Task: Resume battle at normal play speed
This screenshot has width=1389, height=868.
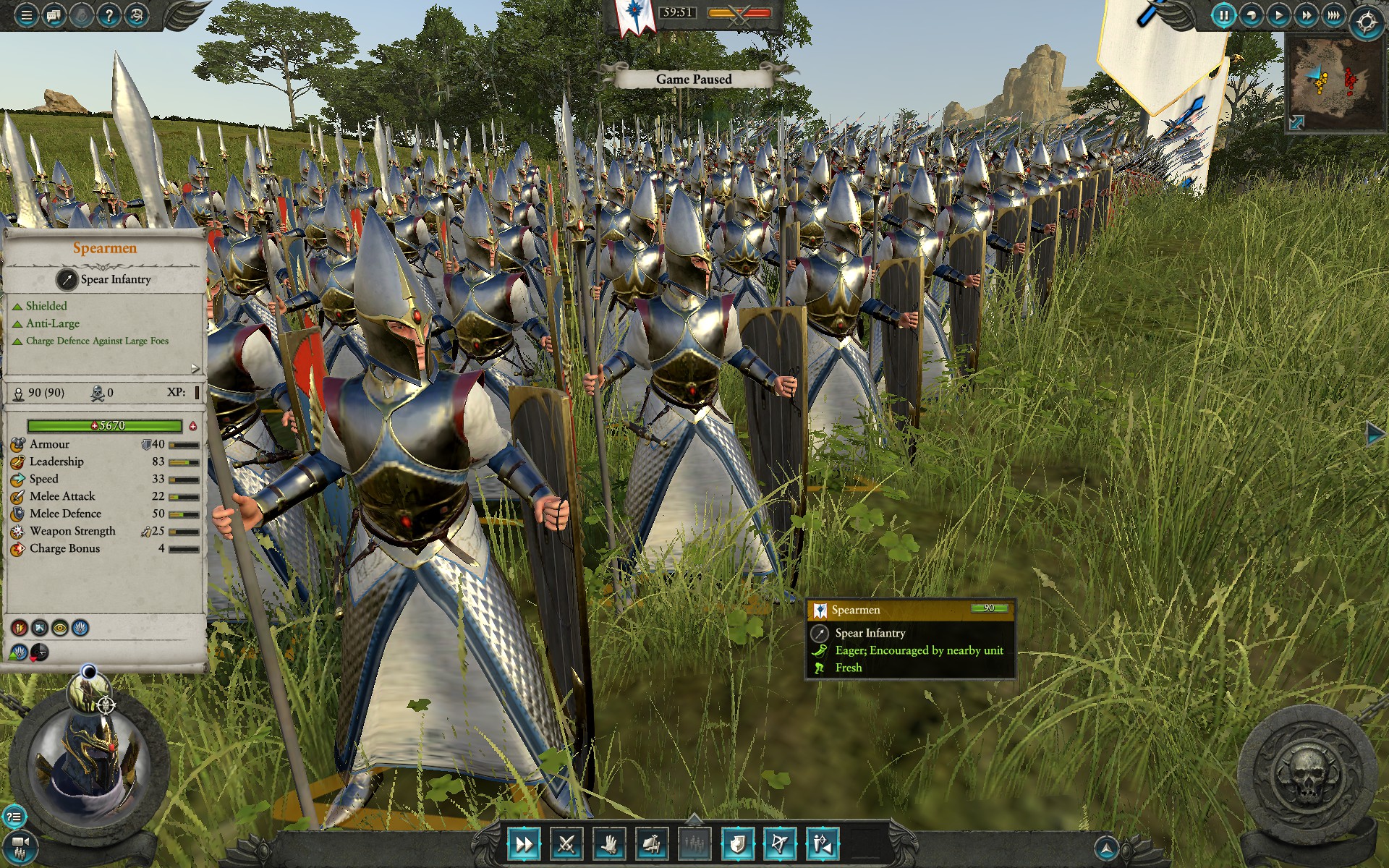Action: pos(1279,15)
